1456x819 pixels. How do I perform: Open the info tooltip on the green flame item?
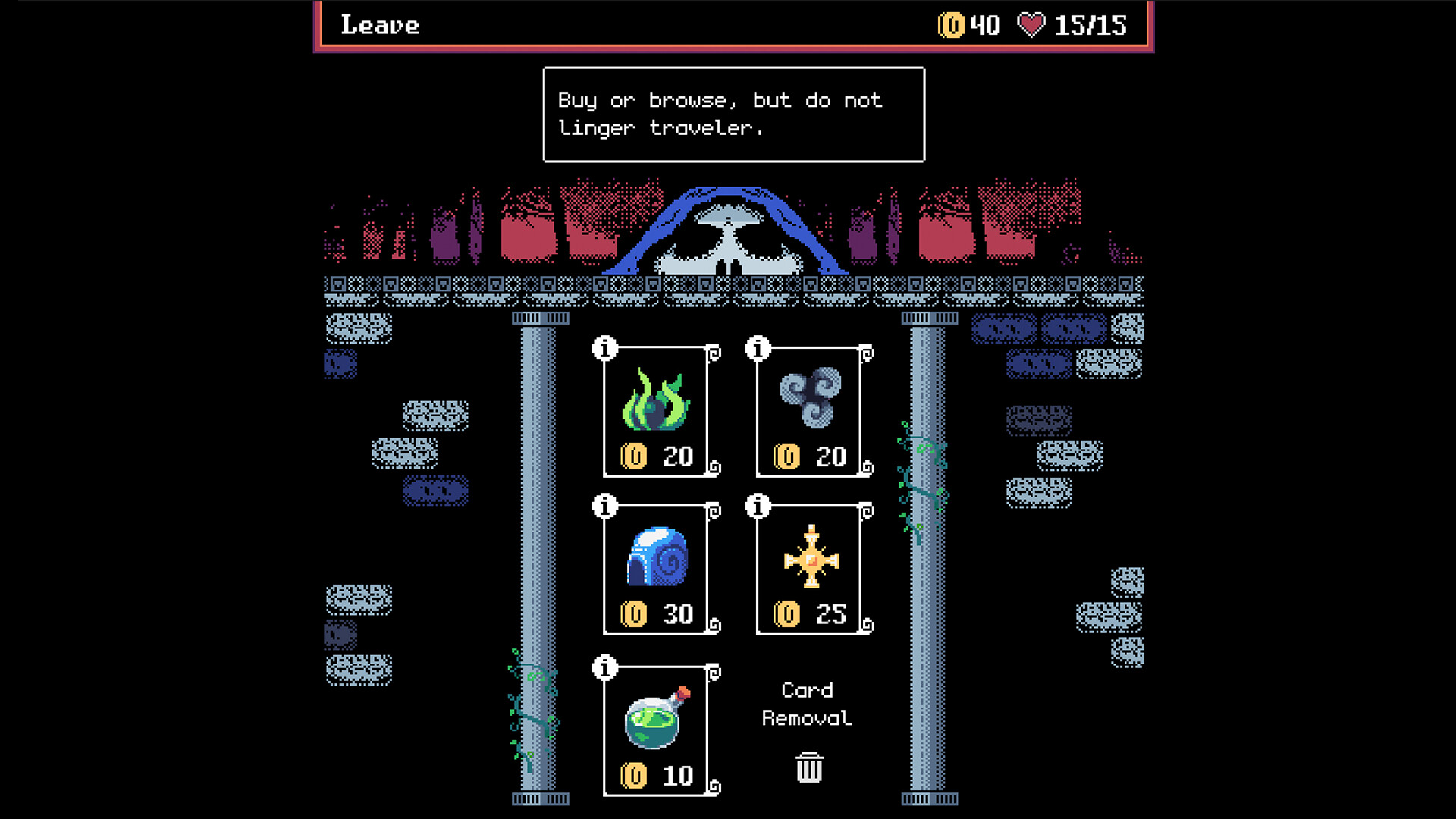tap(604, 349)
